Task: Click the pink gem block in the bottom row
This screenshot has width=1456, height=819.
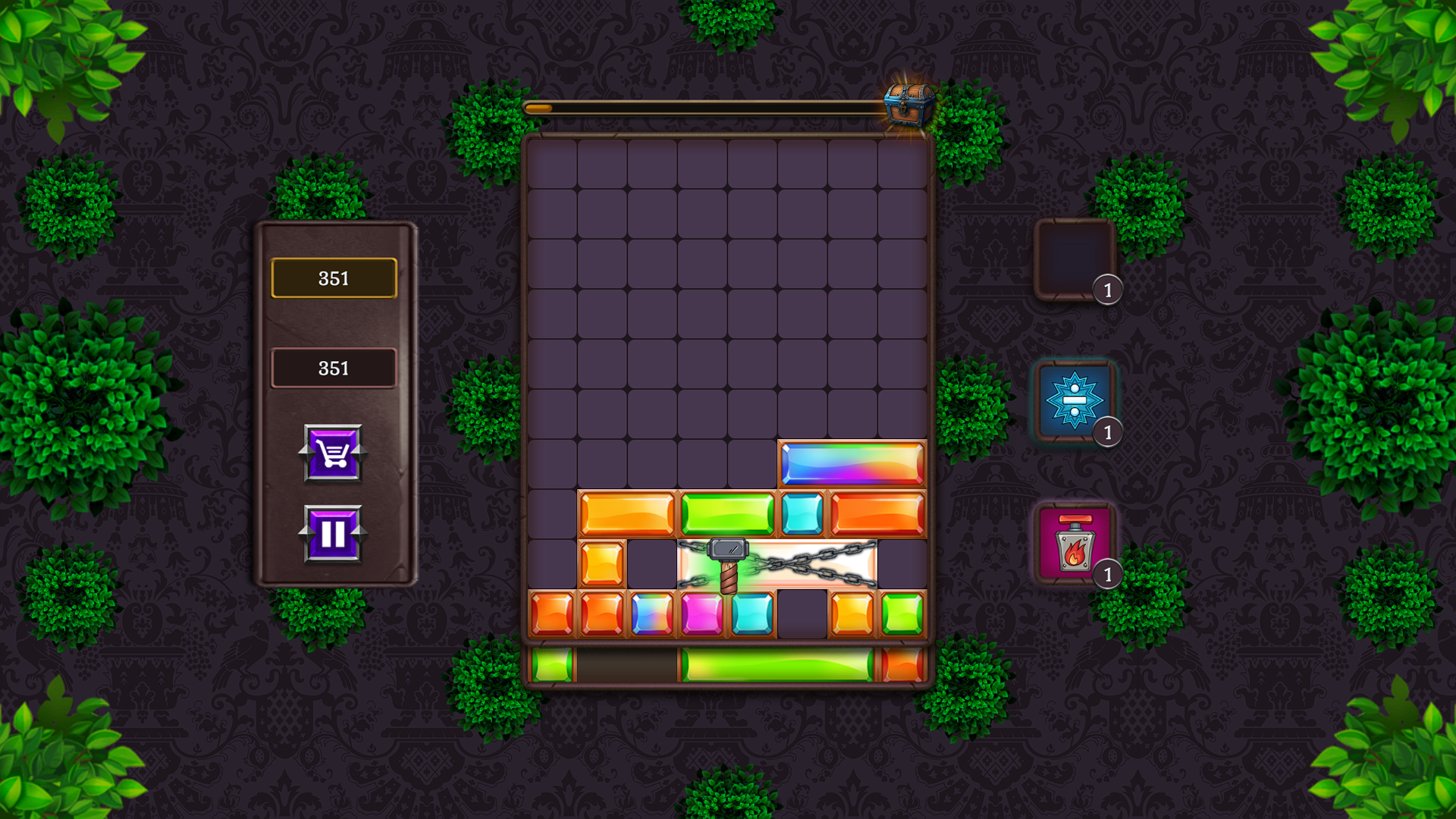Action: point(701,614)
